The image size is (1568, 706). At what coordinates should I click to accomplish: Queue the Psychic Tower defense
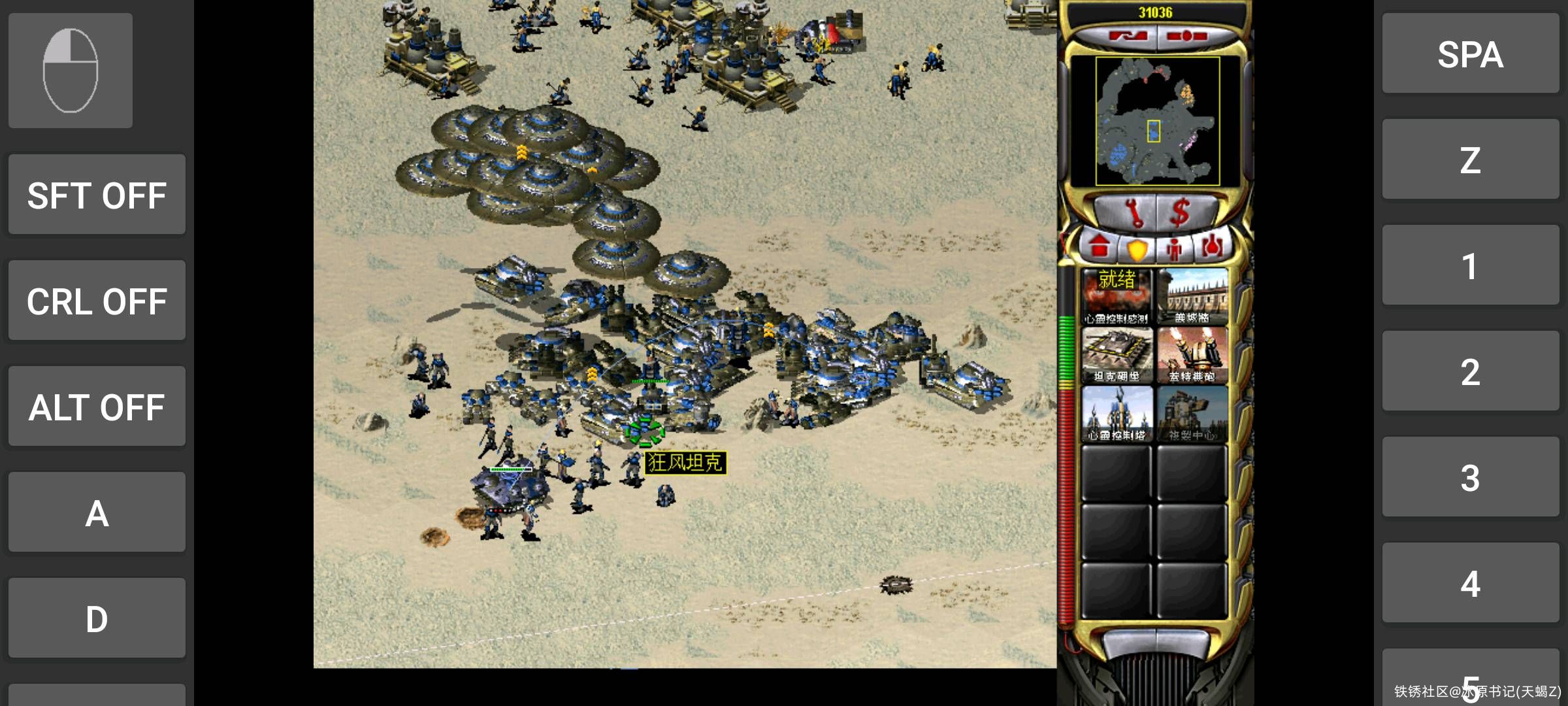(x=1117, y=414)
